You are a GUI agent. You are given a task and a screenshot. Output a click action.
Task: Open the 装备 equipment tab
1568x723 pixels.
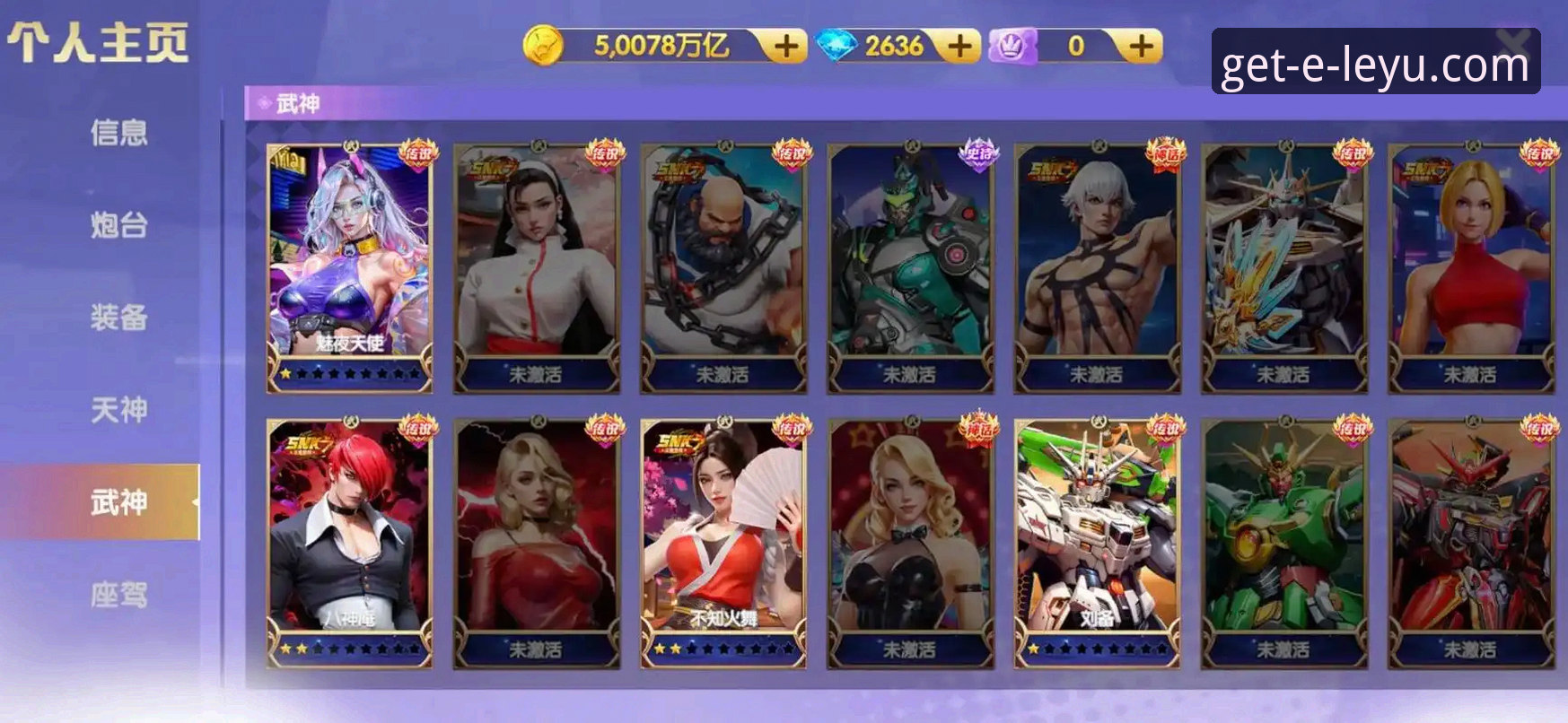(x=118, y=318)
